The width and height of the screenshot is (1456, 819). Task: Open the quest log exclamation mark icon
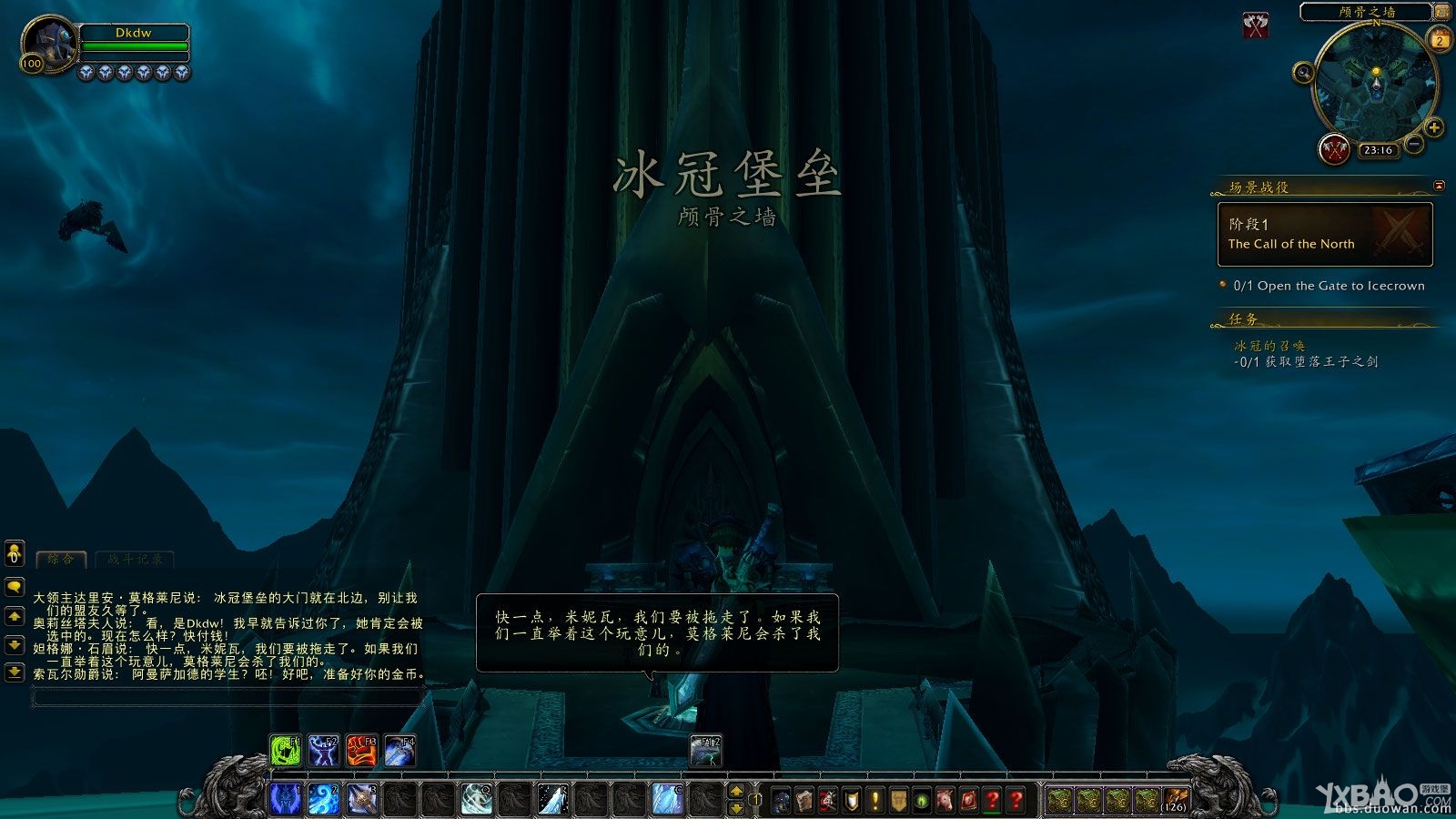pyautogui.click(x=874, y=800)
